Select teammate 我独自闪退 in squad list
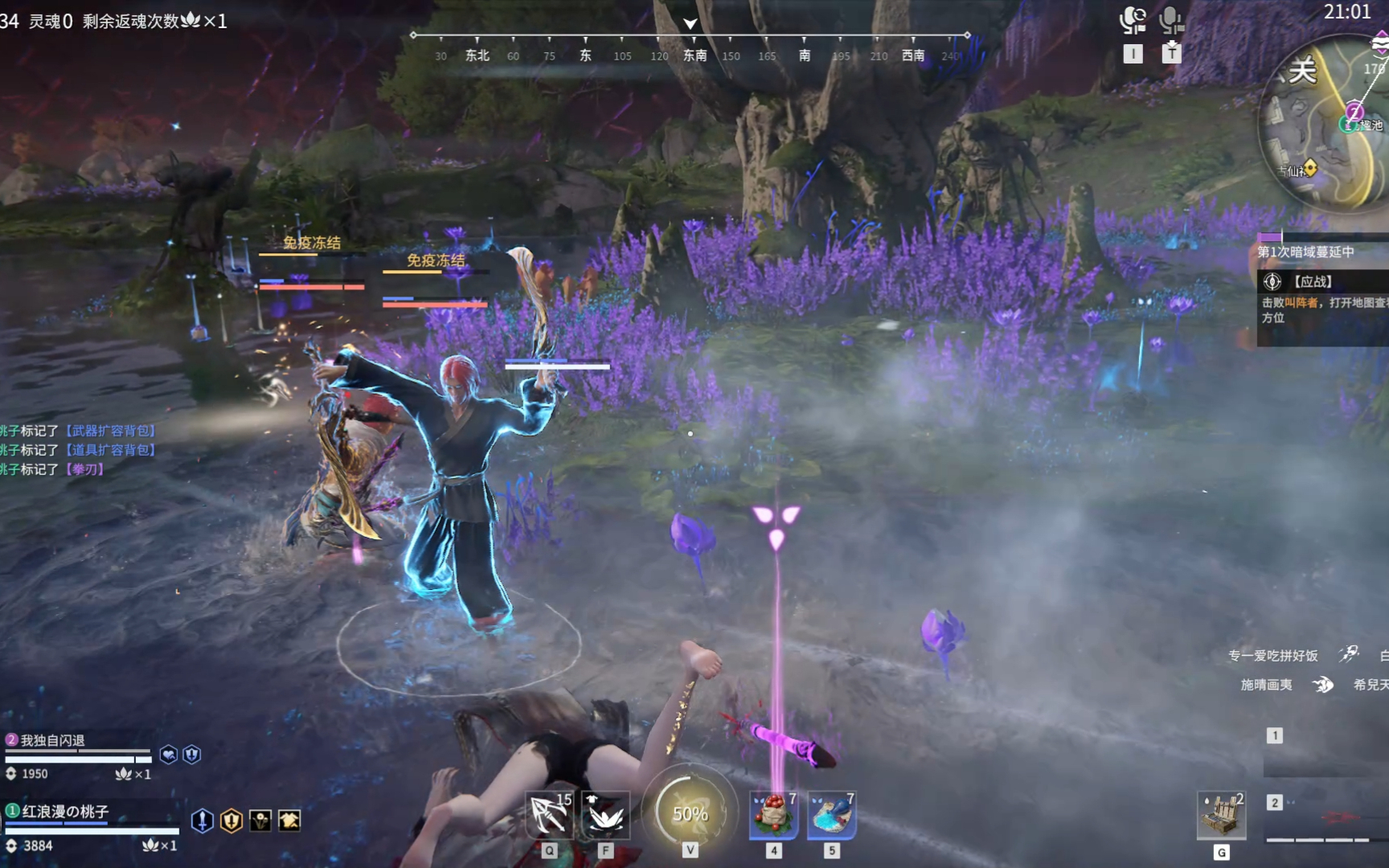1389x868 pixels. point(53,740)
